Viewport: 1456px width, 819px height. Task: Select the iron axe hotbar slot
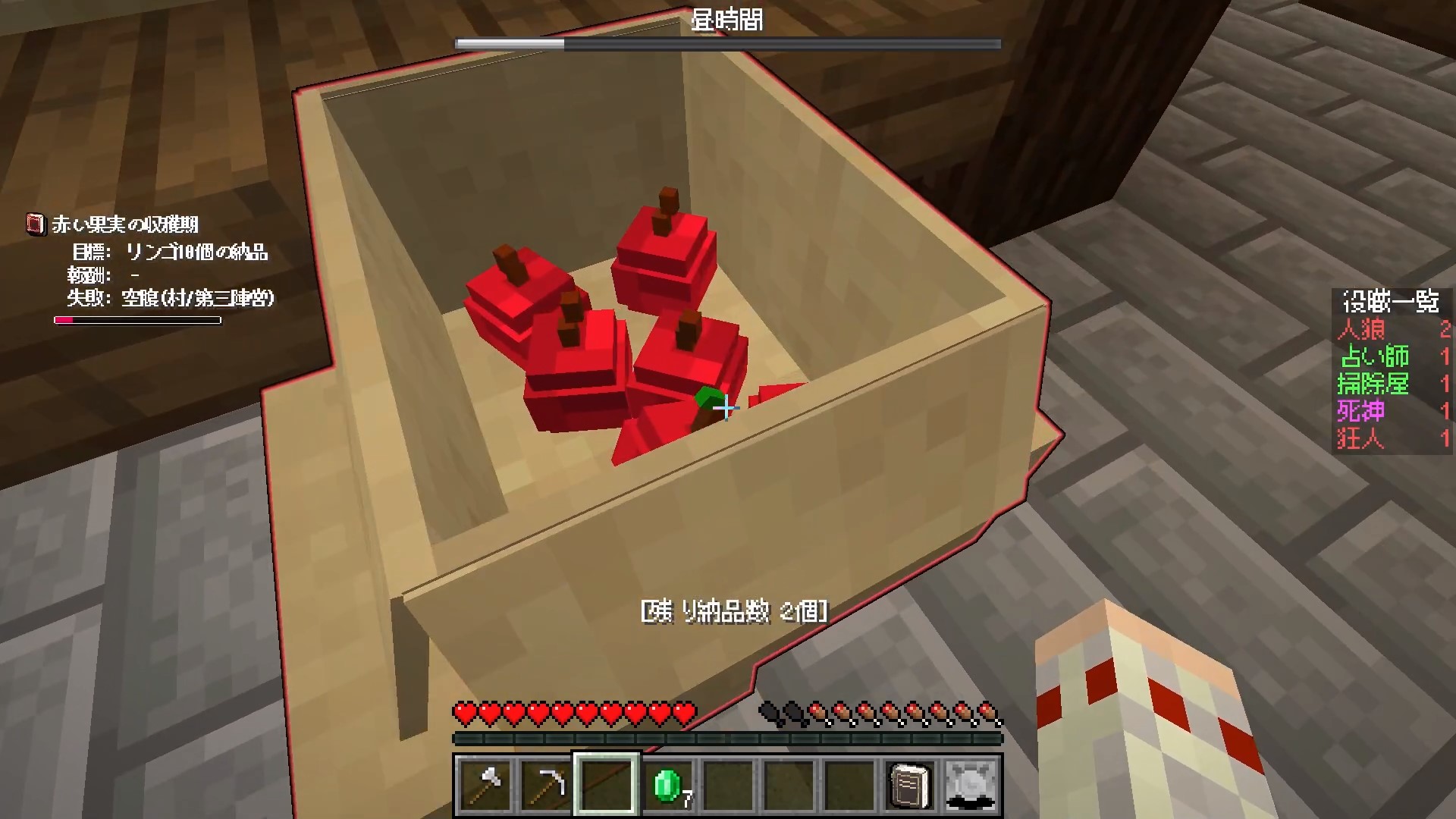coord(485,785)
